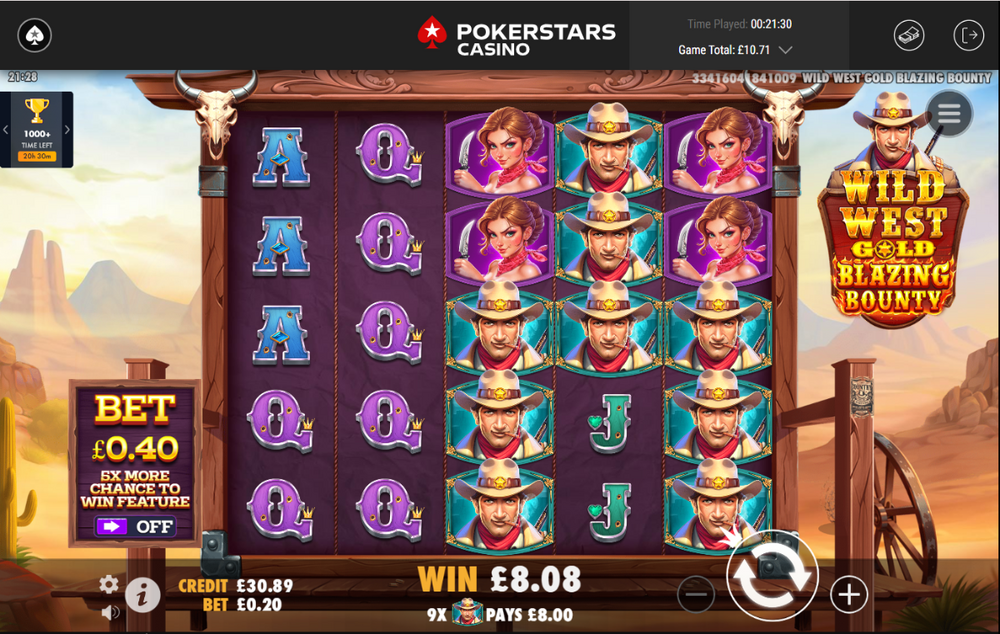Screen dimensions: 1000x634
Task: Open the cashier banknote icon
Action: point(908,35)
